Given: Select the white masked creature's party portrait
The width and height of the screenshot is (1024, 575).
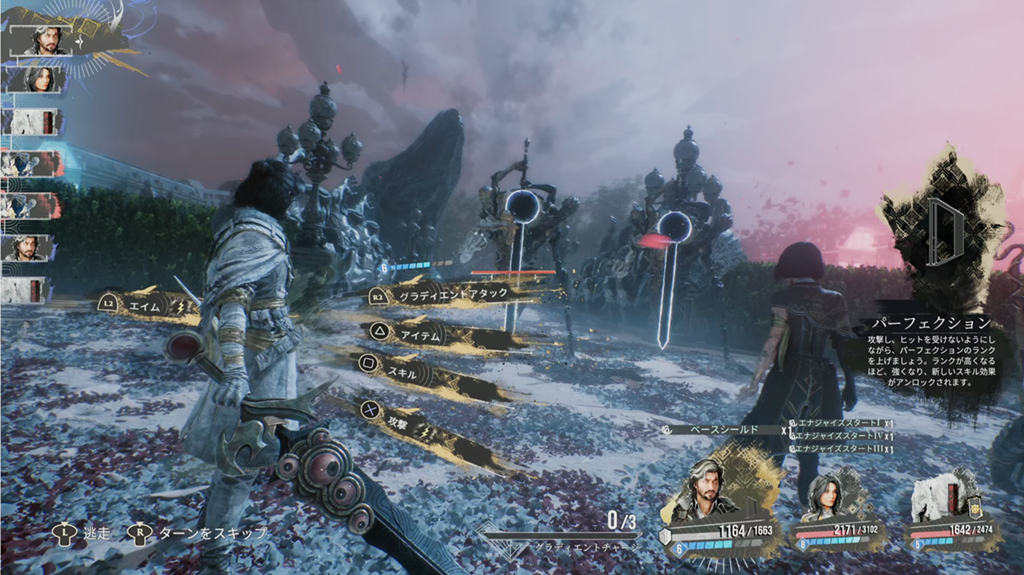Looking at the screenshot, I should [940, 497].
